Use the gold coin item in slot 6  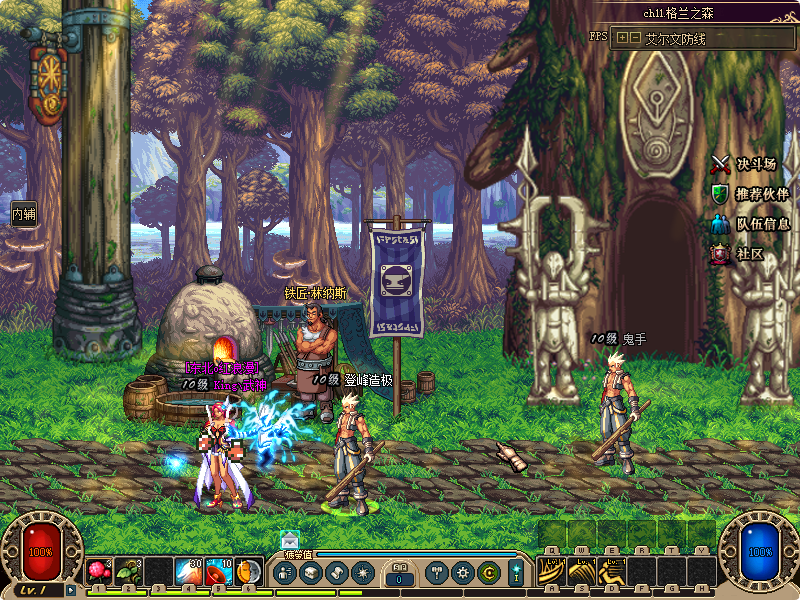[x=248, y=572]
